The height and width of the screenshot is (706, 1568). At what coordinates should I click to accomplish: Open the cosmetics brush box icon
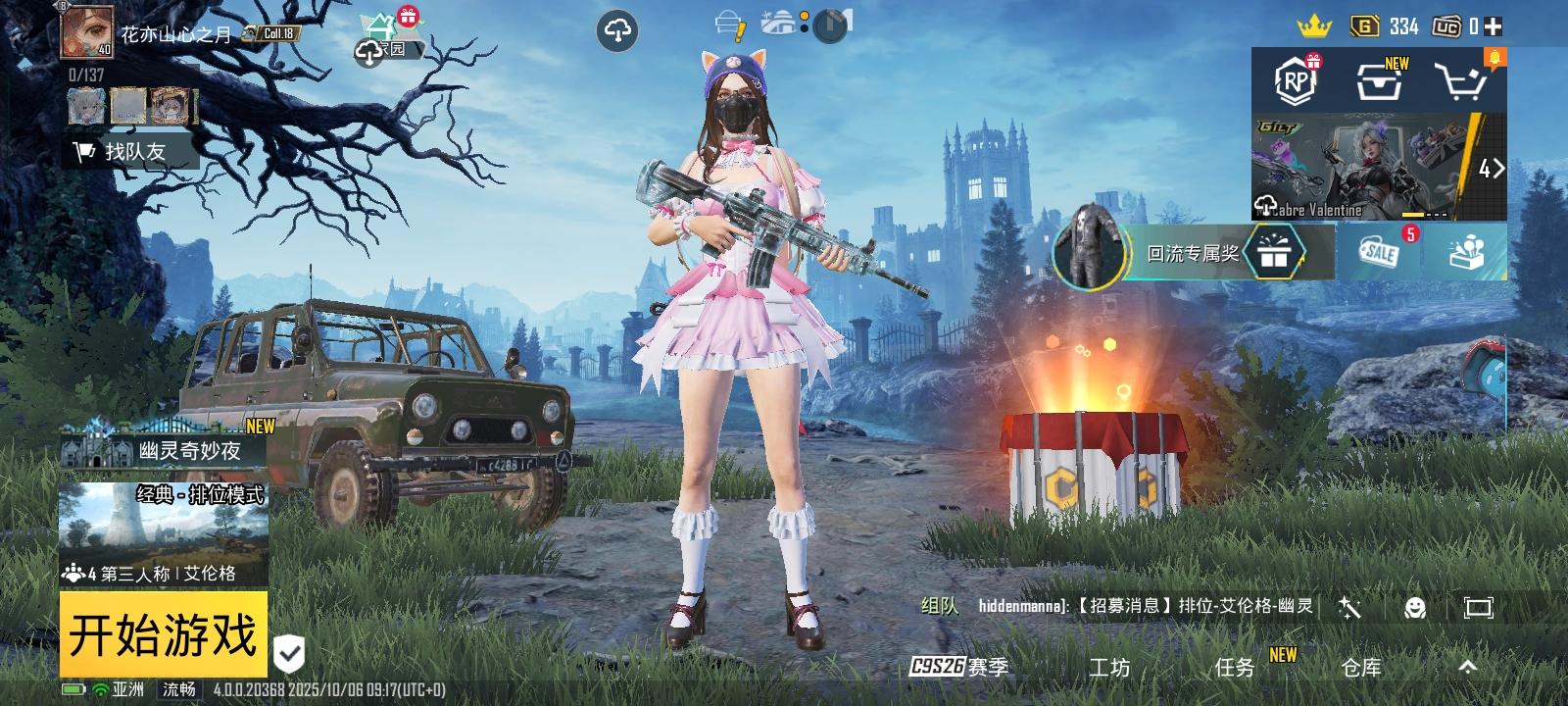(1464, 253)
